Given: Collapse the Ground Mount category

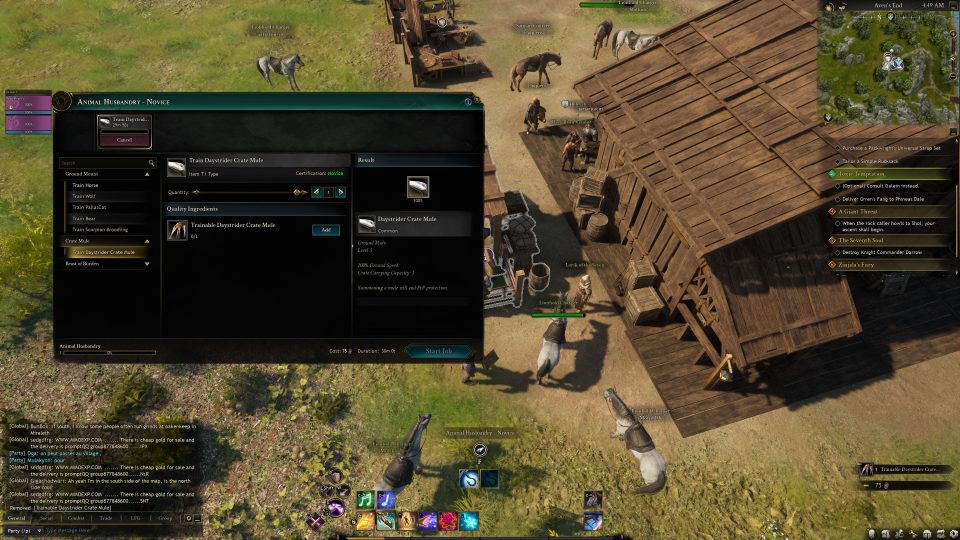Looking at the screenshot, I should [148, 174].
